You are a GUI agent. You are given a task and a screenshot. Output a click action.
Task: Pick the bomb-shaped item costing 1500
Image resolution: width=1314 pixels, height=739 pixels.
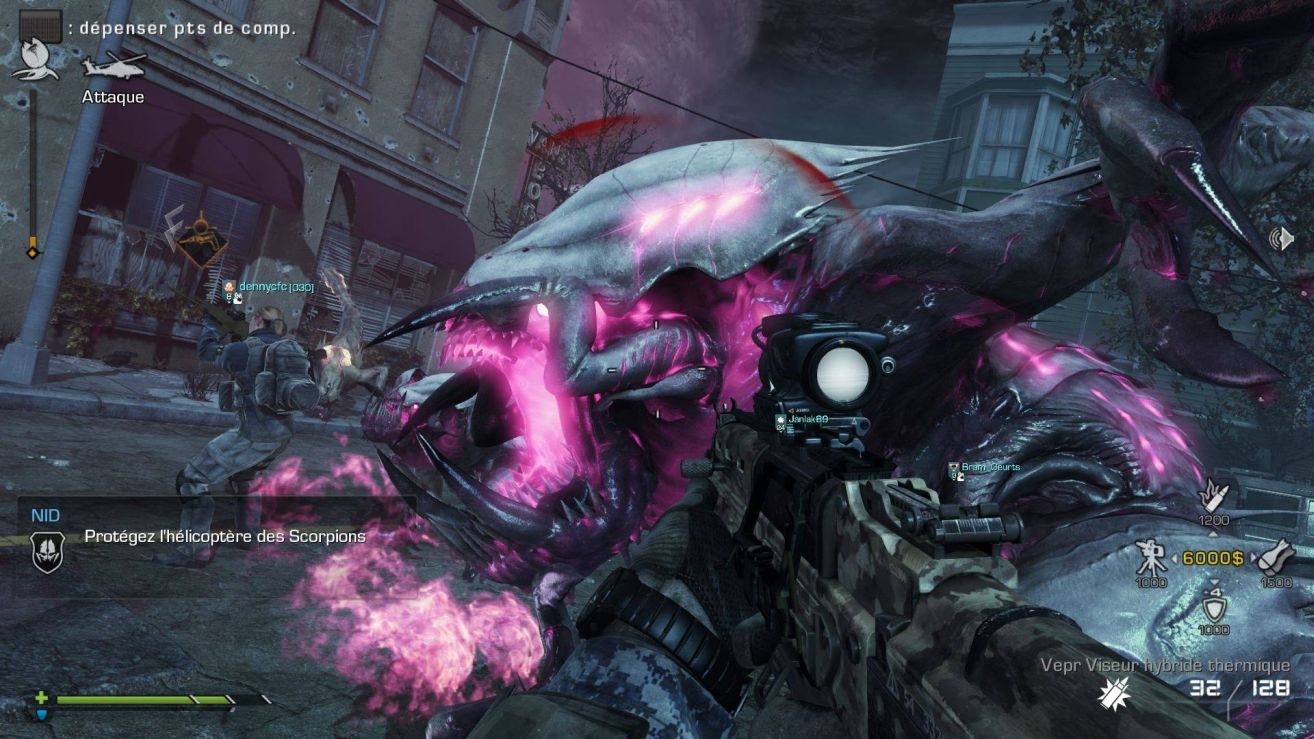tap(1277, 556)
